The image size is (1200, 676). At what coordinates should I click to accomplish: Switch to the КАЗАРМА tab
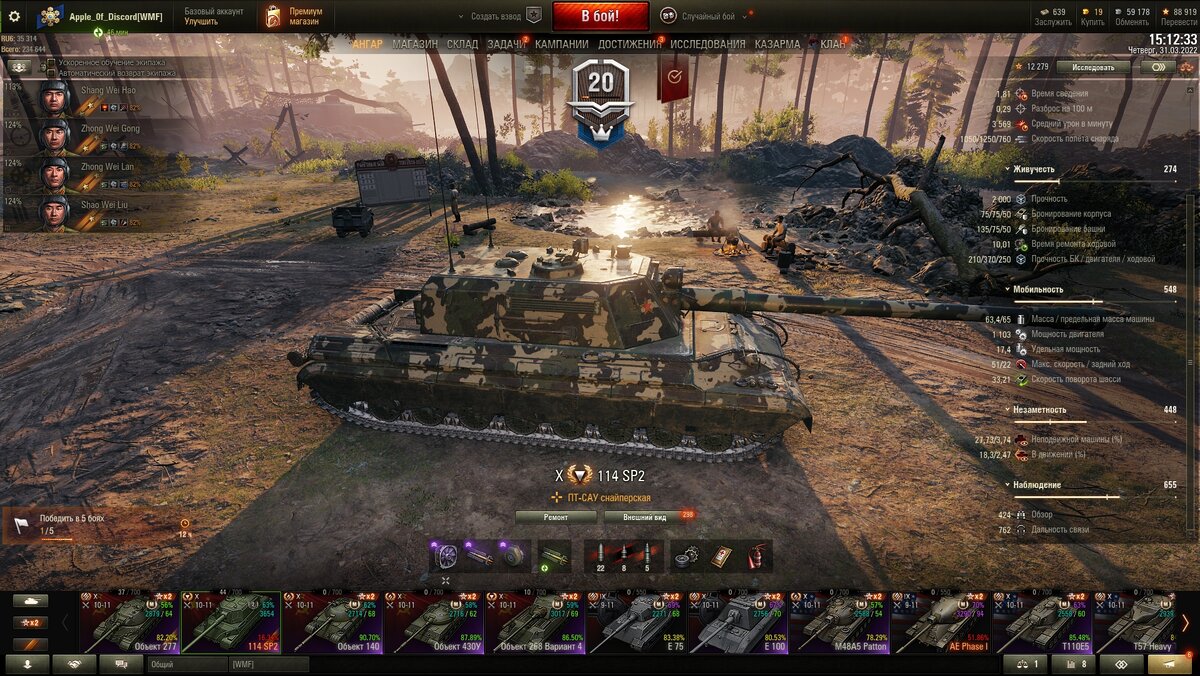[x=777, y=44]
